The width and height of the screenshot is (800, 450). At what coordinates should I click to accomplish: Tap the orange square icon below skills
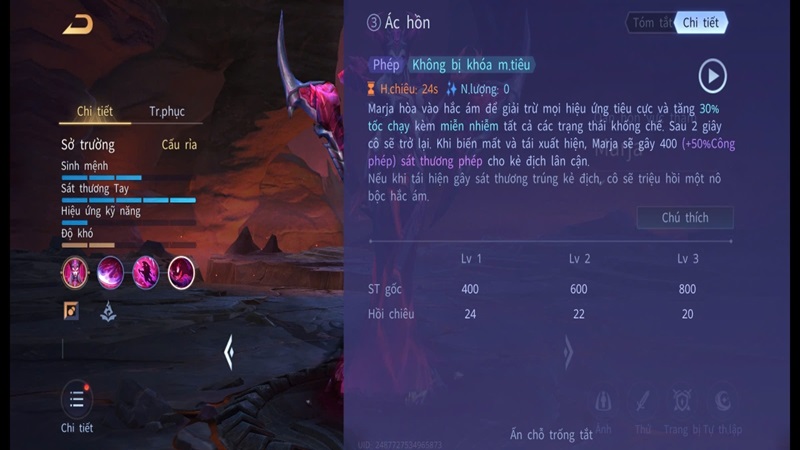coord(72,311)
